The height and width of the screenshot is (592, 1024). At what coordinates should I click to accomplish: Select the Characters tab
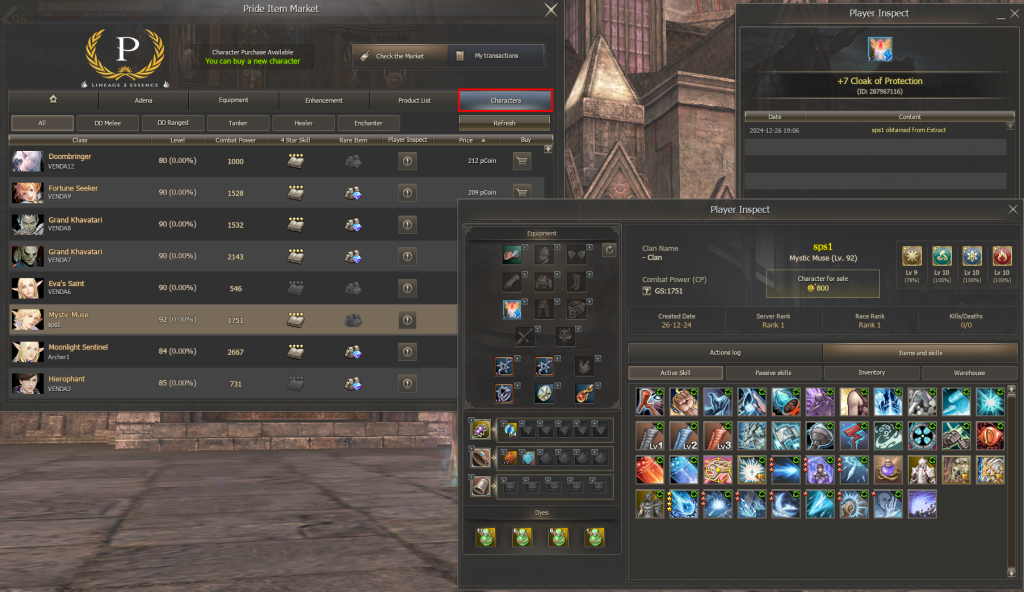[x=505, y=100]
